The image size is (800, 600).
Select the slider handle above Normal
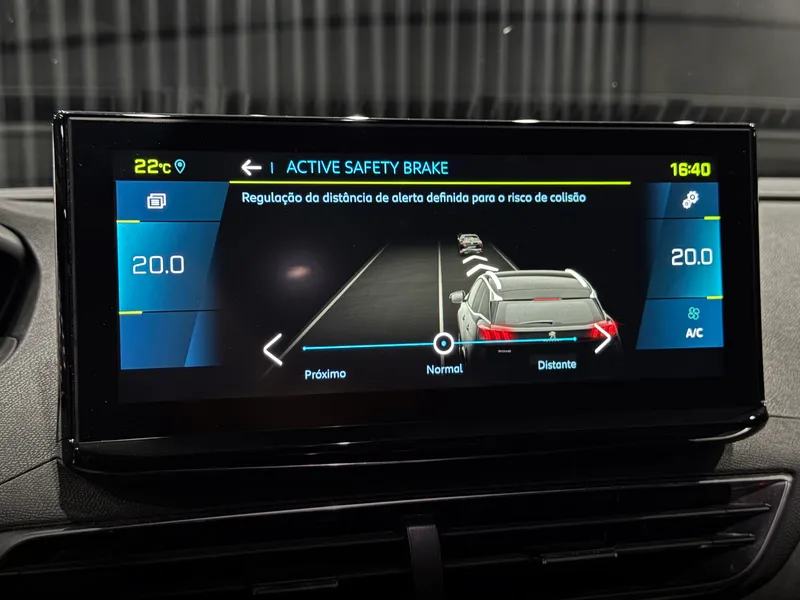[x=443, y=344]
